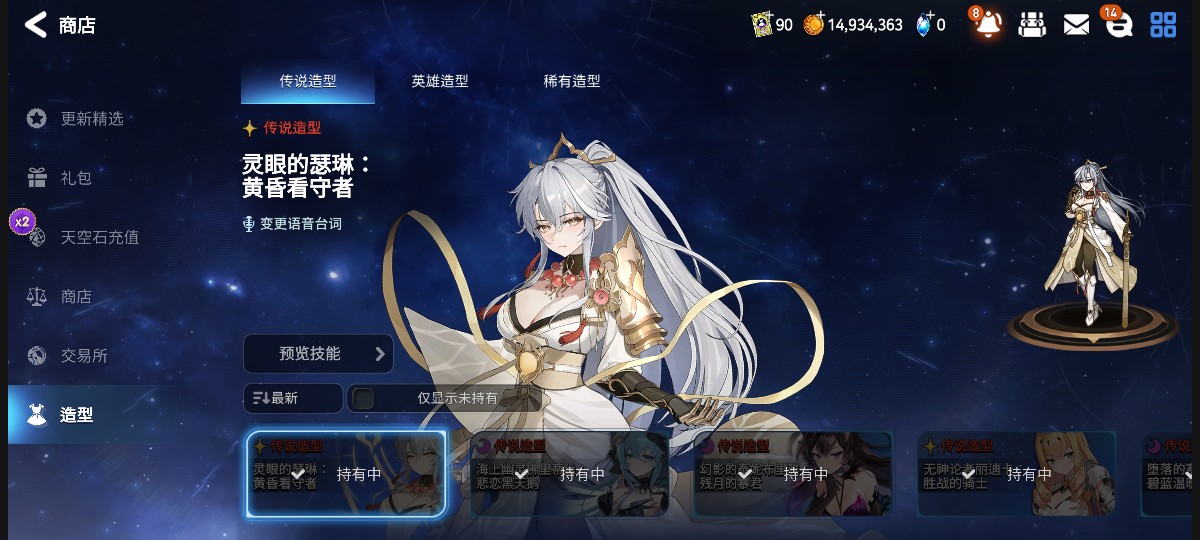Open the 最新 sort dropdown
This screenshot has width=1200, height=540.
[292, 398]
